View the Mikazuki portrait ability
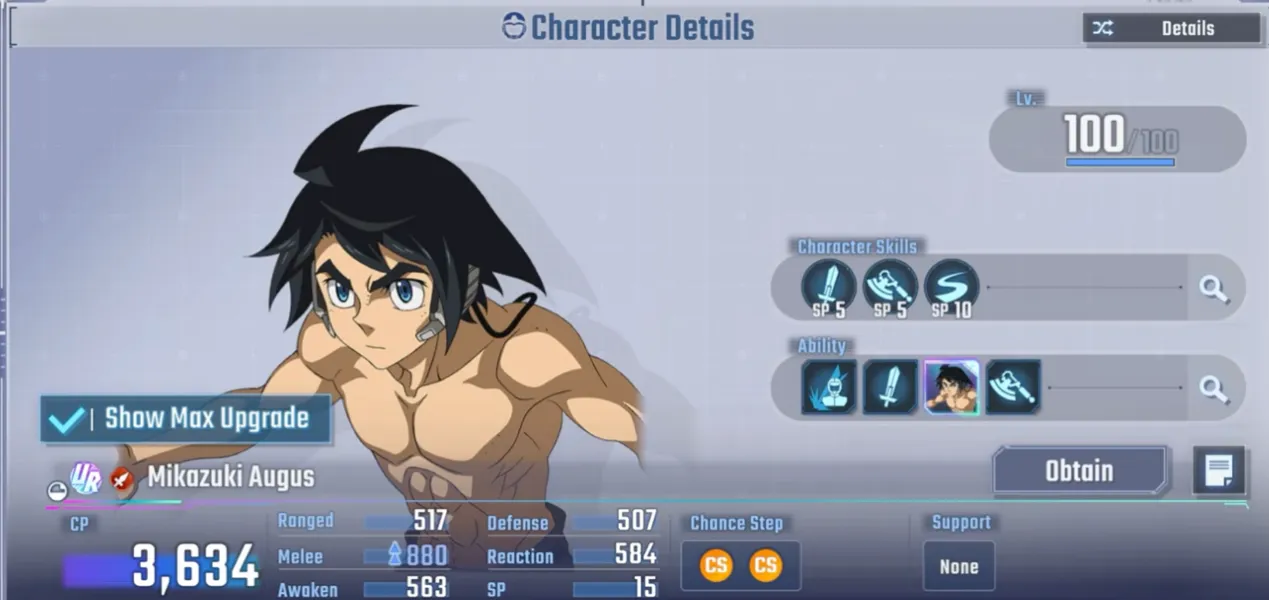Screen dimensions: 1269x600 click(x=951, y=388)
